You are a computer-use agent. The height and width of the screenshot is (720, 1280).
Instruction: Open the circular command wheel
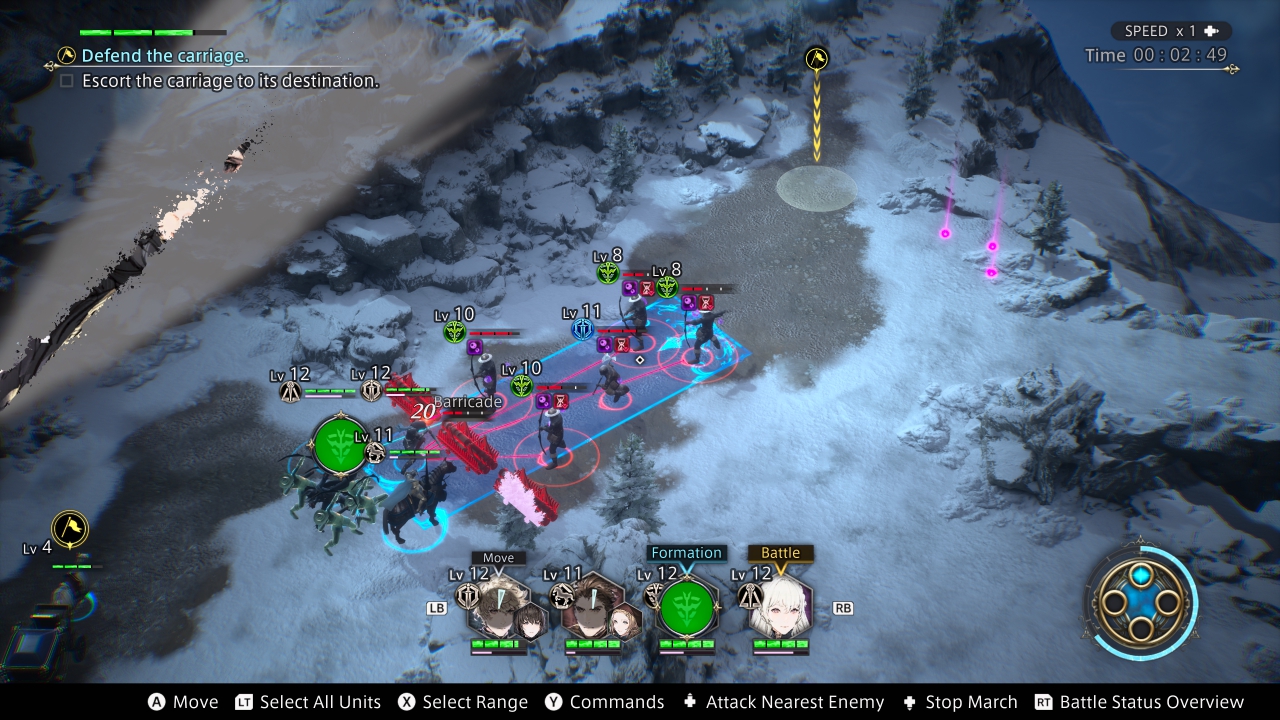click(1140, 602)
